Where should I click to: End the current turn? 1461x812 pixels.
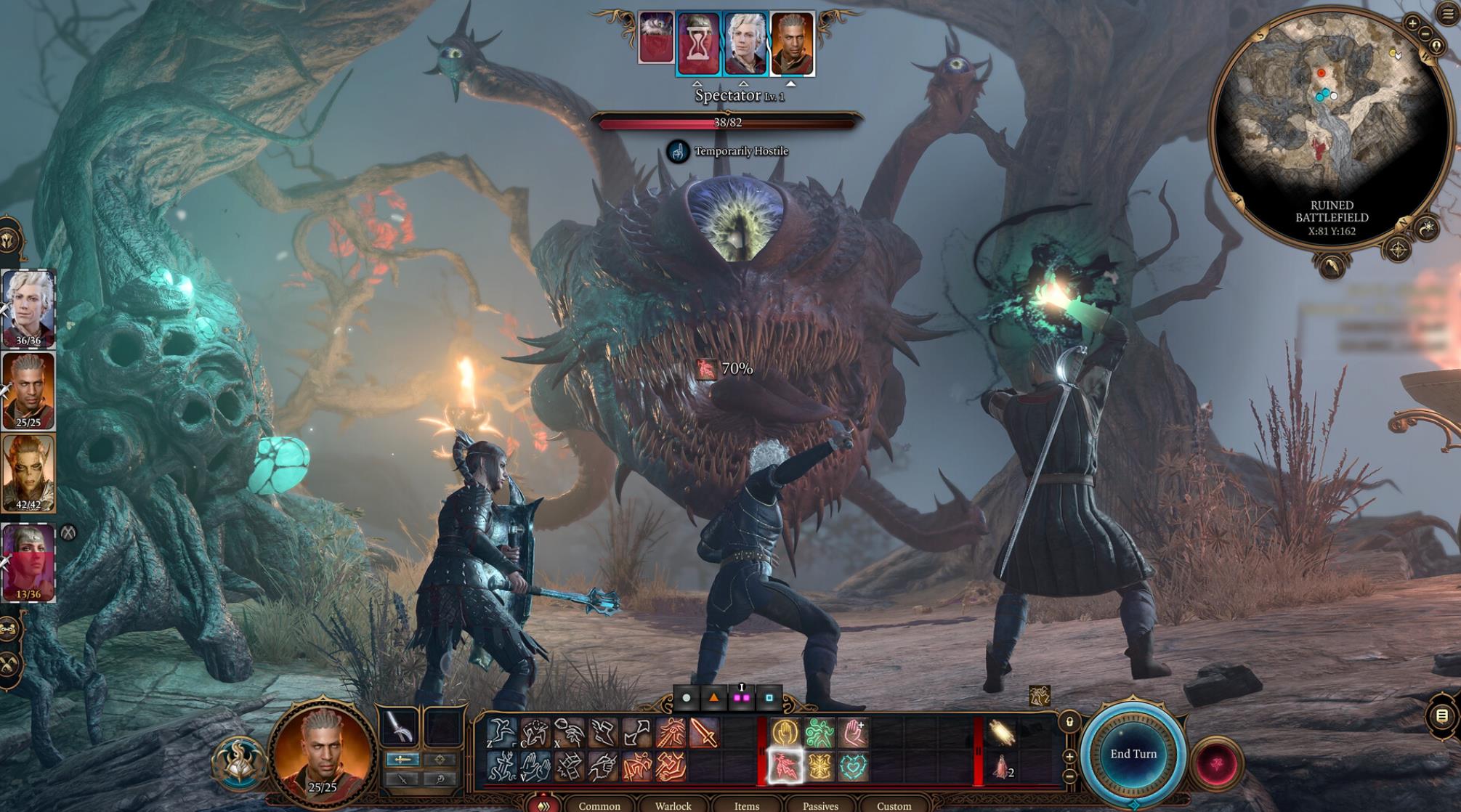coord(1133,754)
